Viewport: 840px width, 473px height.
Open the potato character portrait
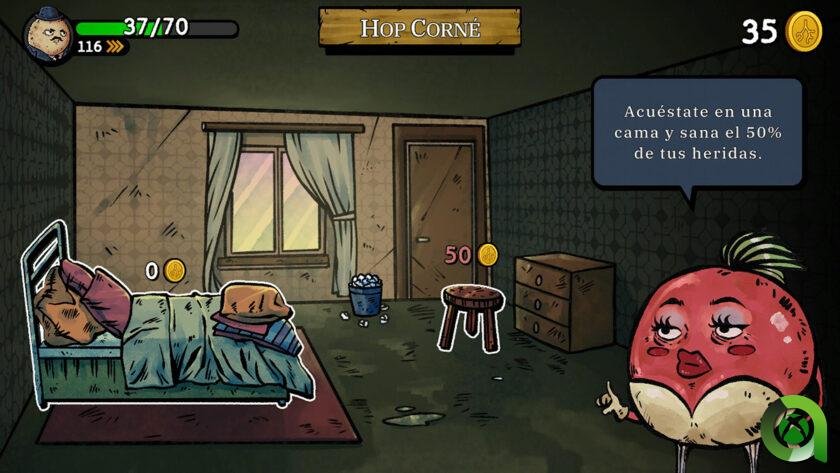(48, 34)
